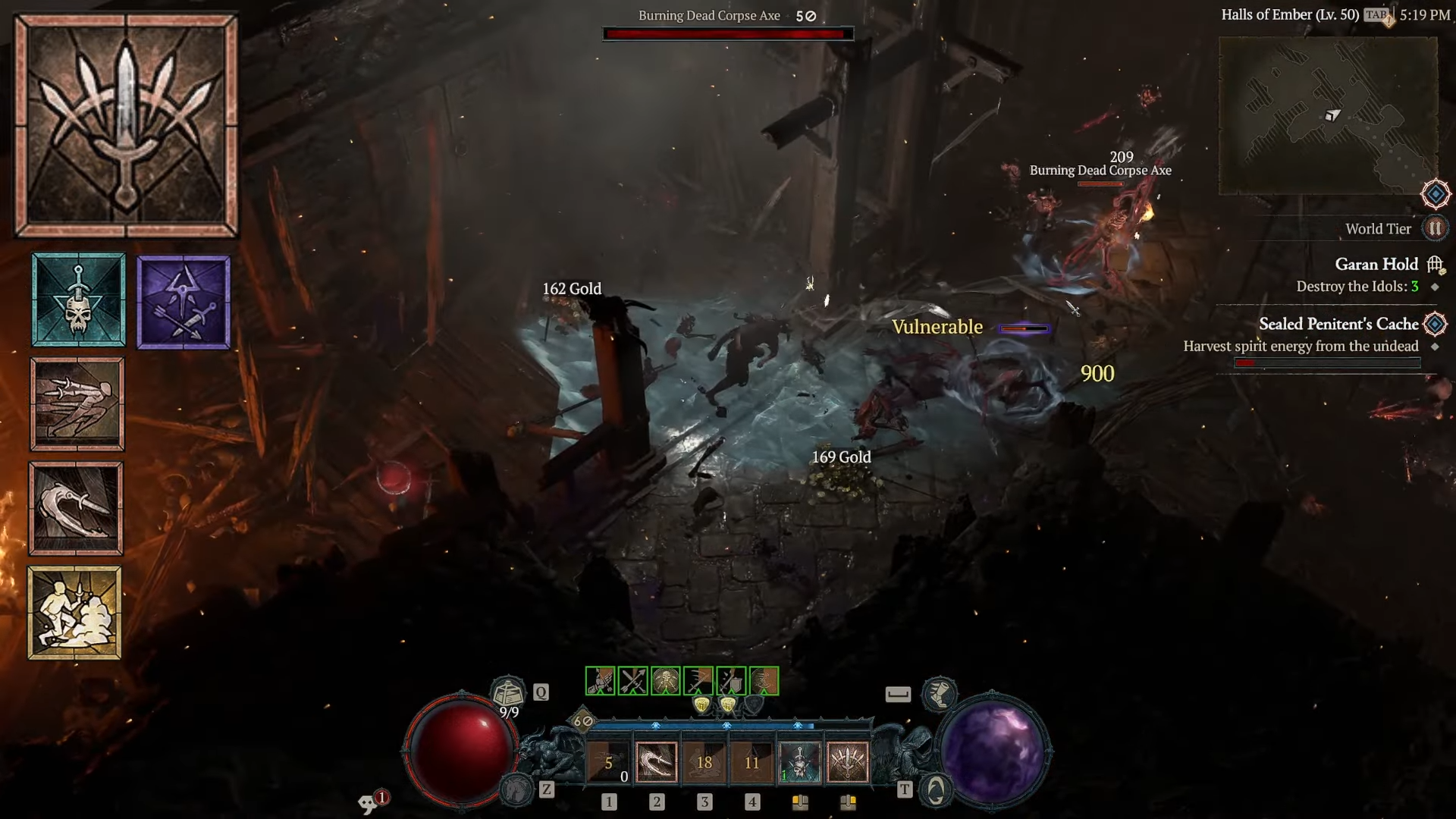
Task: Click the teal skull and sword overlay icon
Action: tap(79, 300)
